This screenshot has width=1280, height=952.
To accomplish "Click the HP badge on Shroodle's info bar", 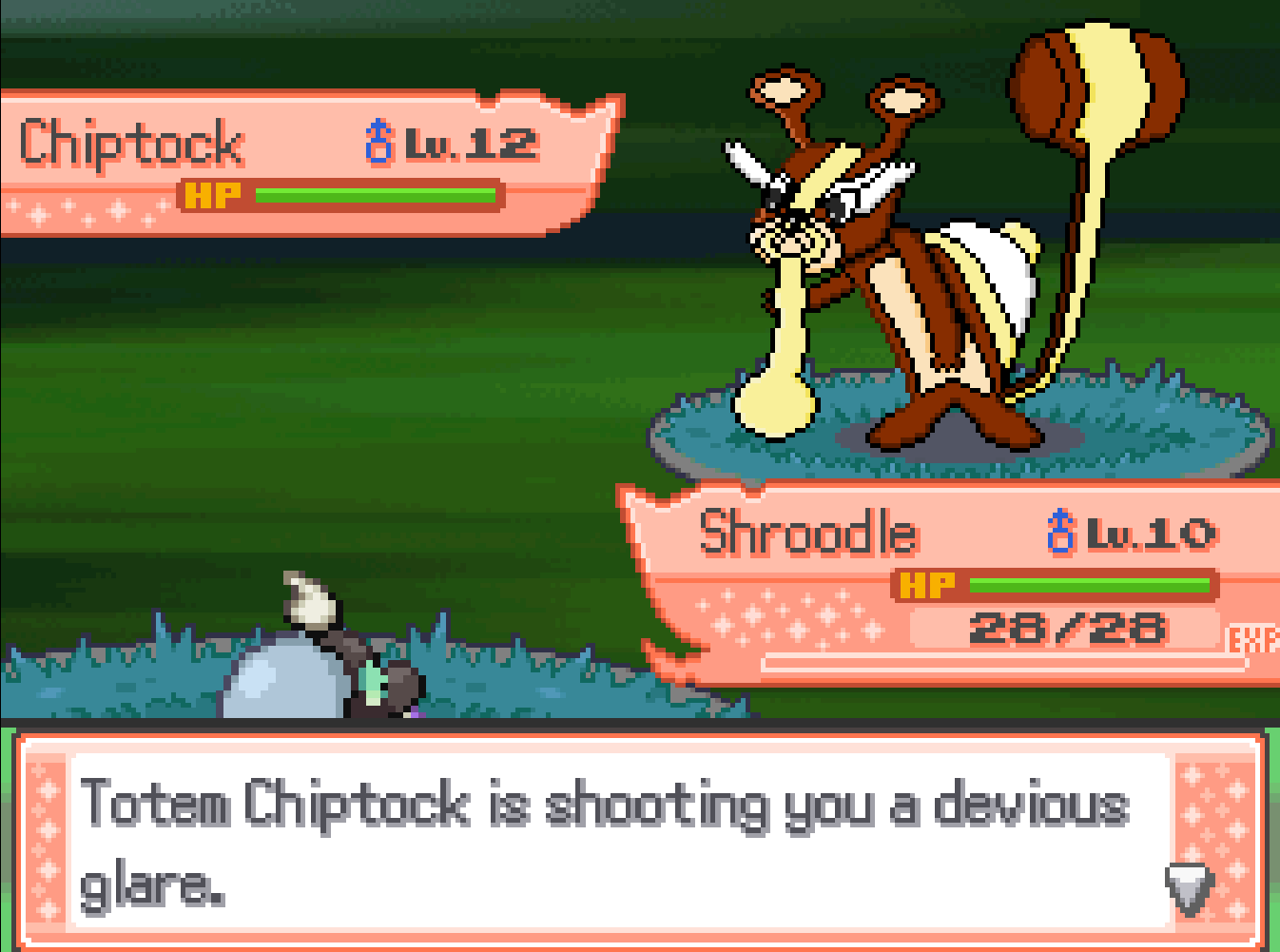I will point(927,585).
